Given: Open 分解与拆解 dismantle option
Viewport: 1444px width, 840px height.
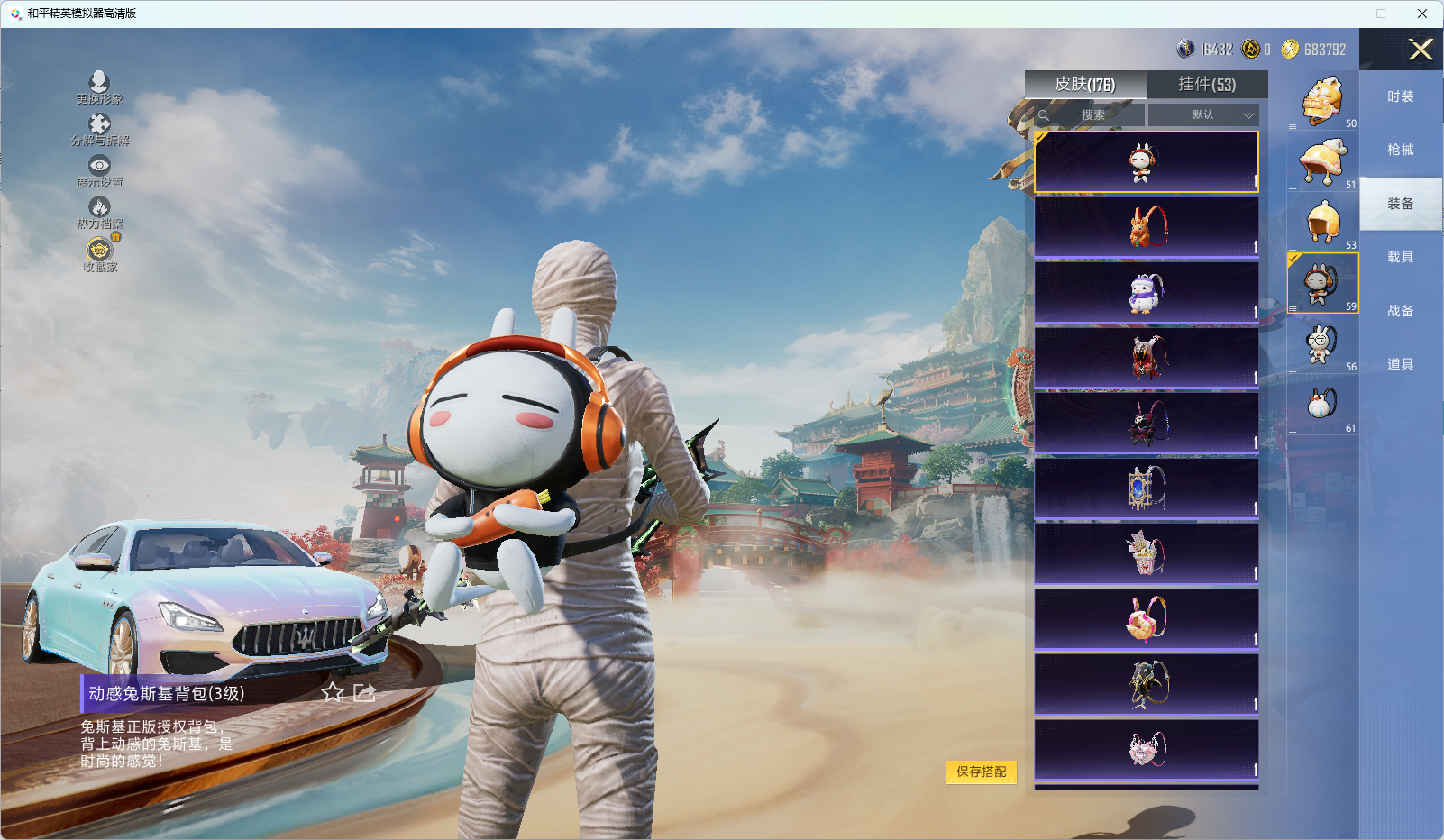Looking at the screenshot, I should [x=99, y=129].
